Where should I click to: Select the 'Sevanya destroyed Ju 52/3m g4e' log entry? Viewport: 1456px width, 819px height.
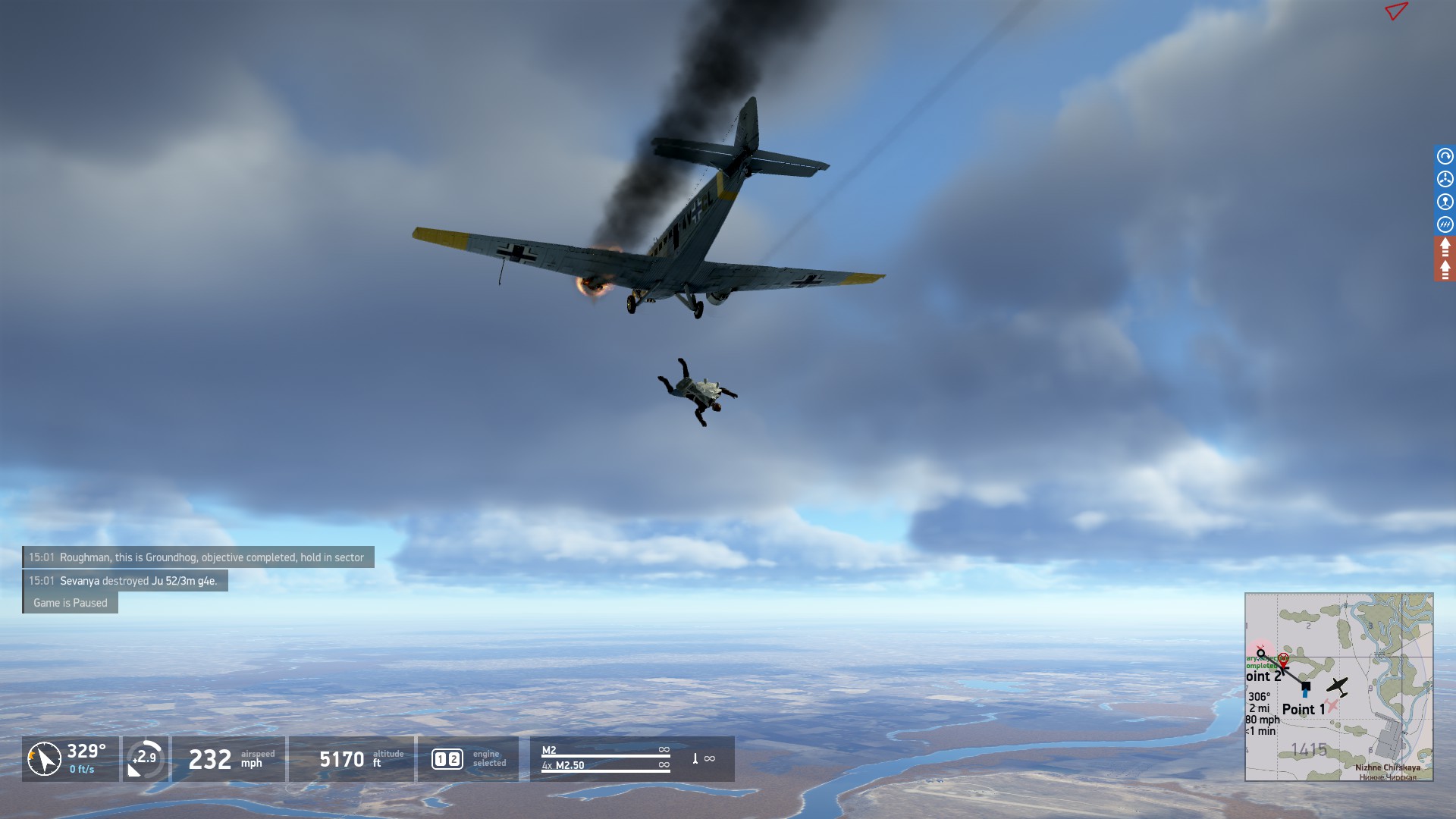click(125, 581)
